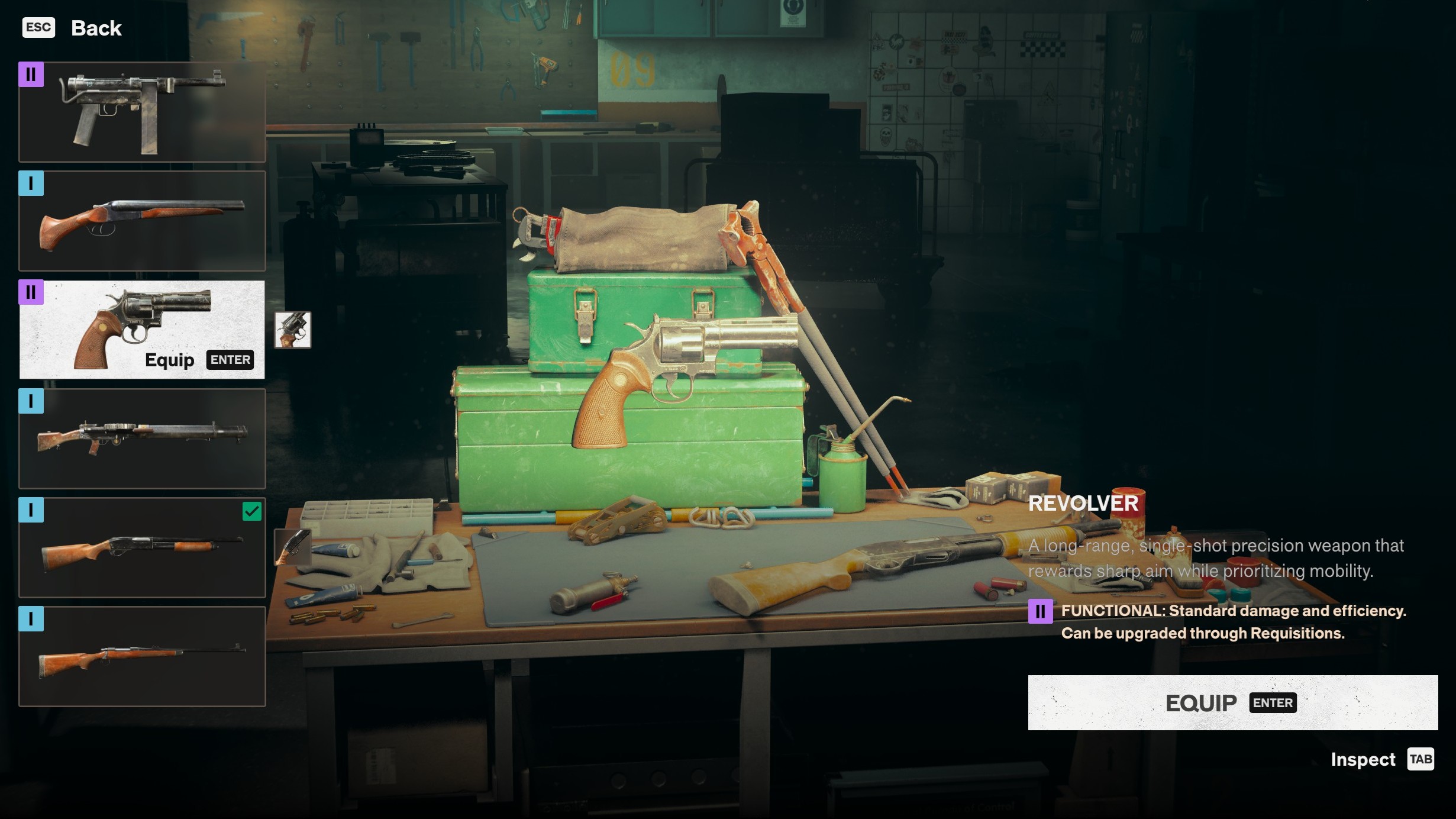Click Equip on the revolver slot

169,360
